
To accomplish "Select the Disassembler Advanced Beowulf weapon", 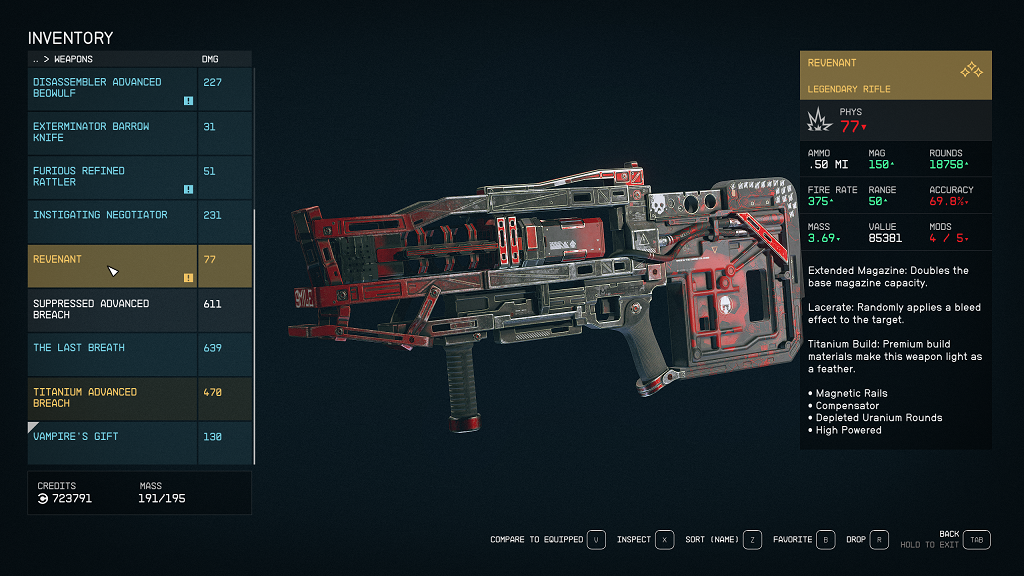I will pos(113,88).
